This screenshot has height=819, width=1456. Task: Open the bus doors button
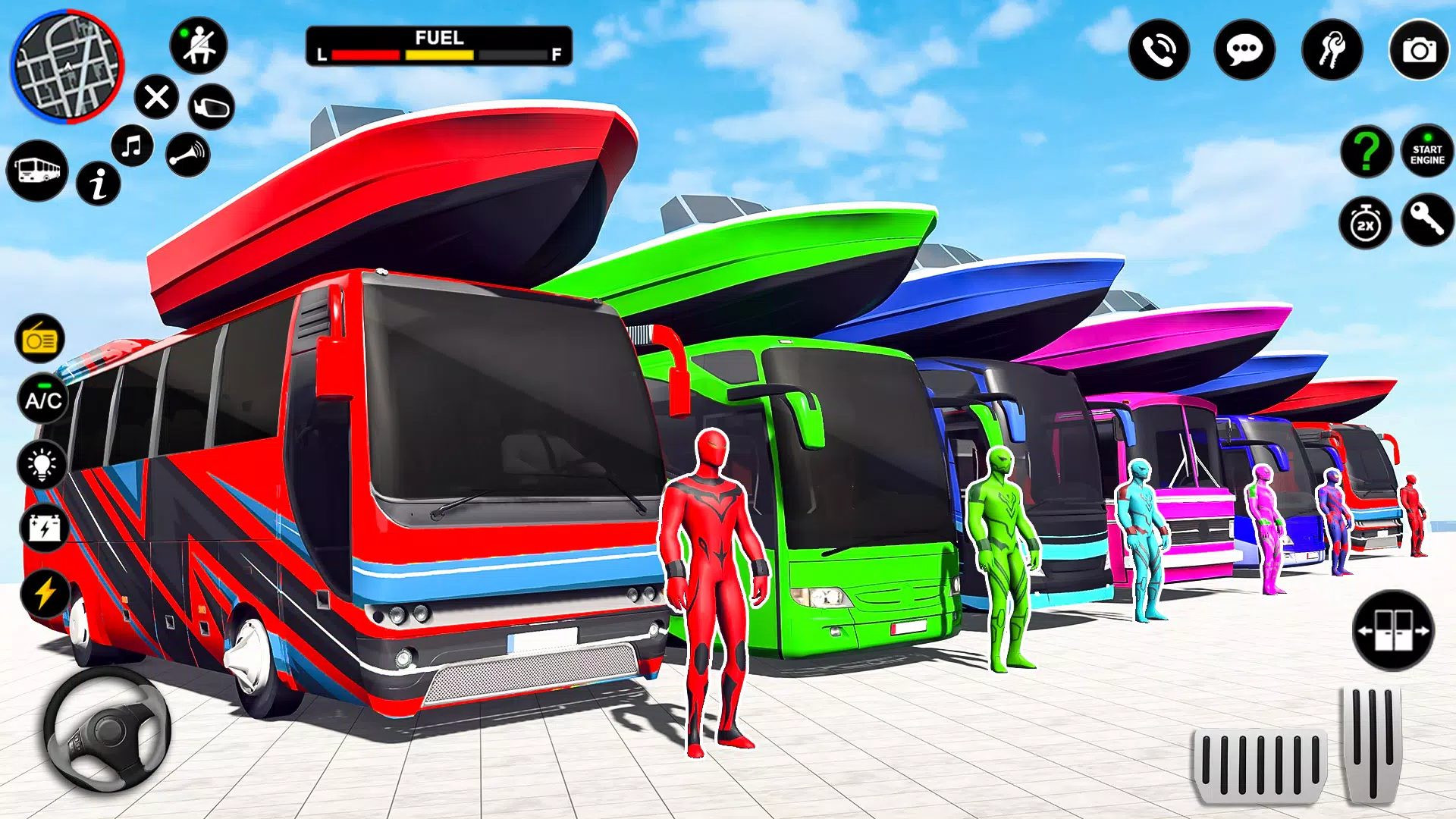[x=1393, y=630]
